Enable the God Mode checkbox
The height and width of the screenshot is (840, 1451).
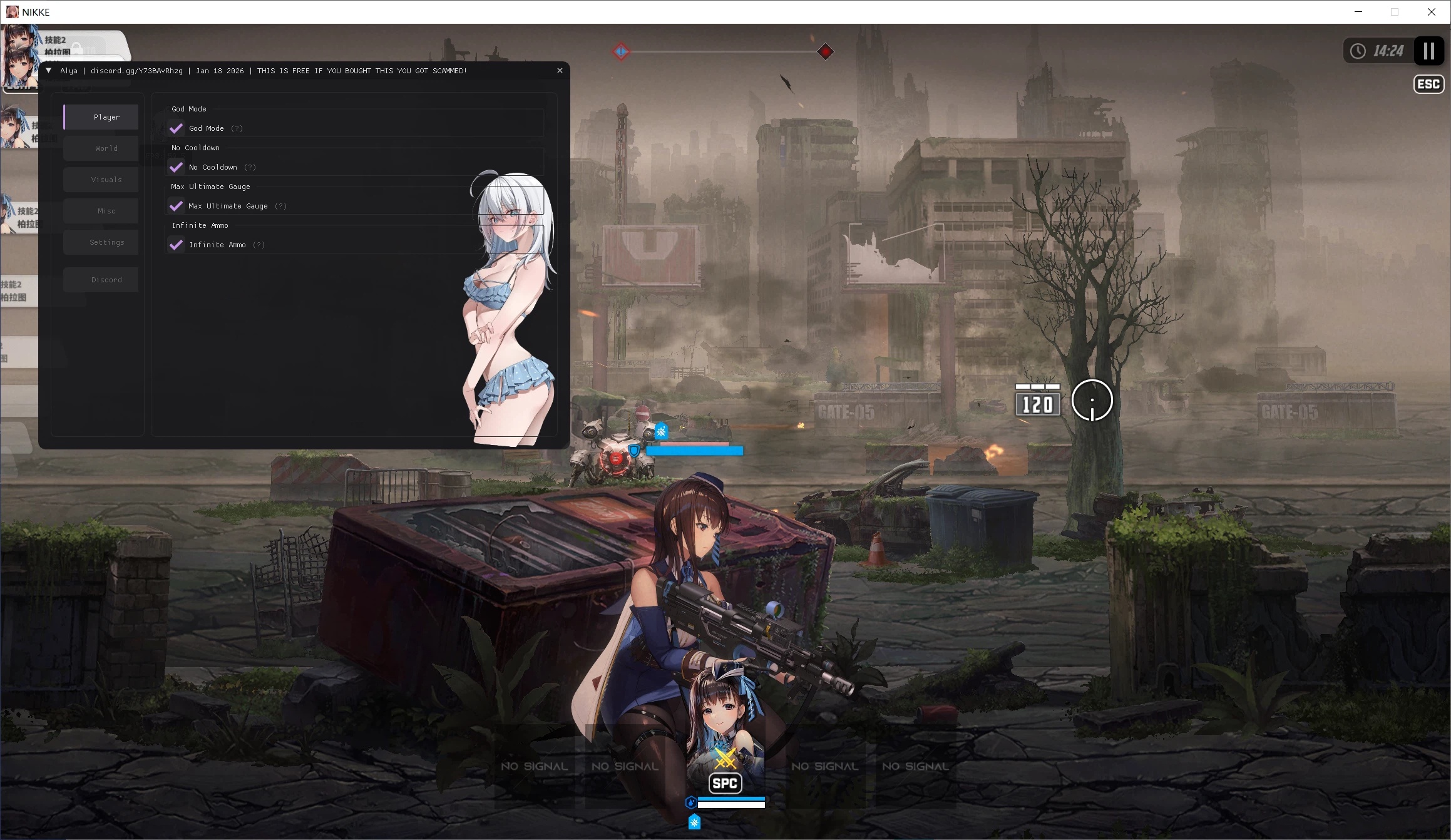pyautogui.click(x=176, y=128)
